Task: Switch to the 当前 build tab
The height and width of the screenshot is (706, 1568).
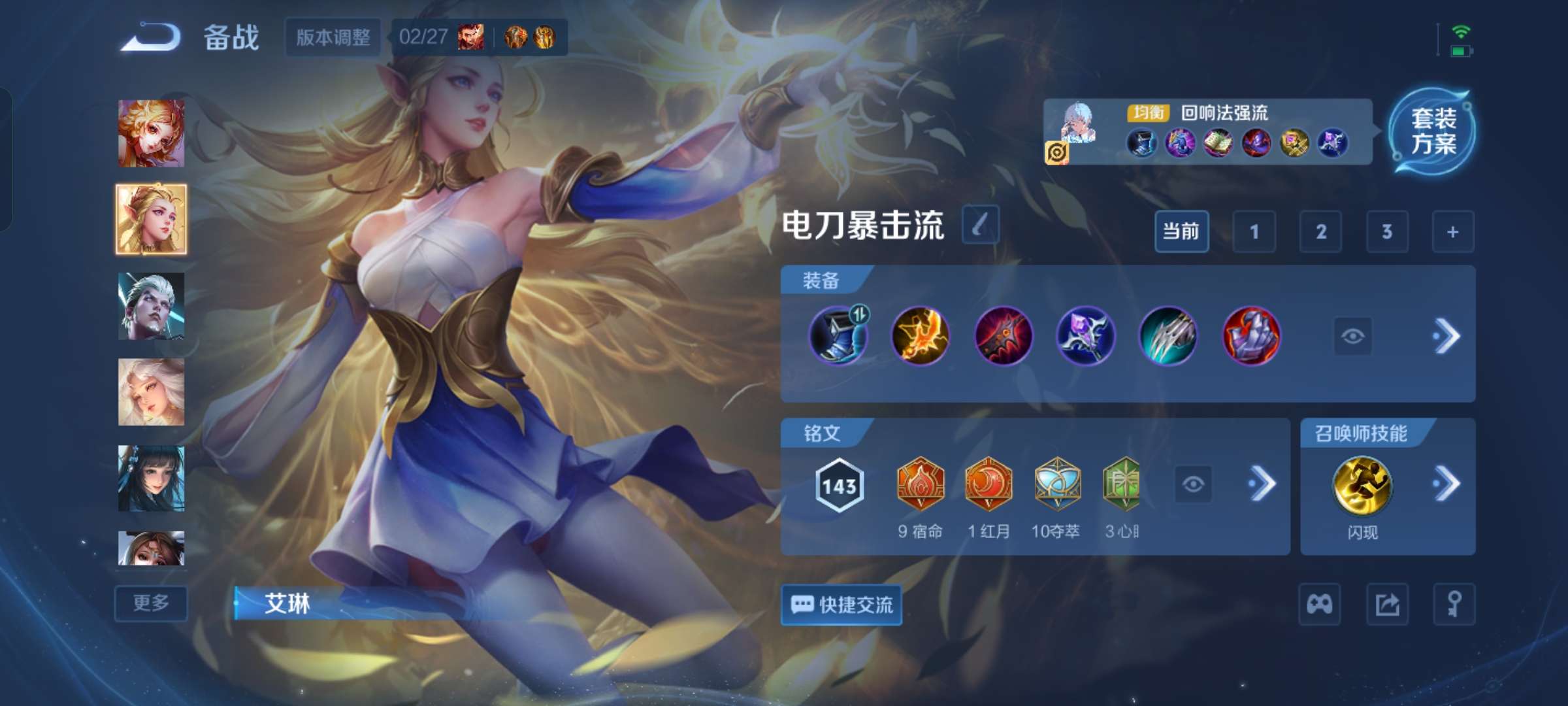Action: tap(1181, 231)
